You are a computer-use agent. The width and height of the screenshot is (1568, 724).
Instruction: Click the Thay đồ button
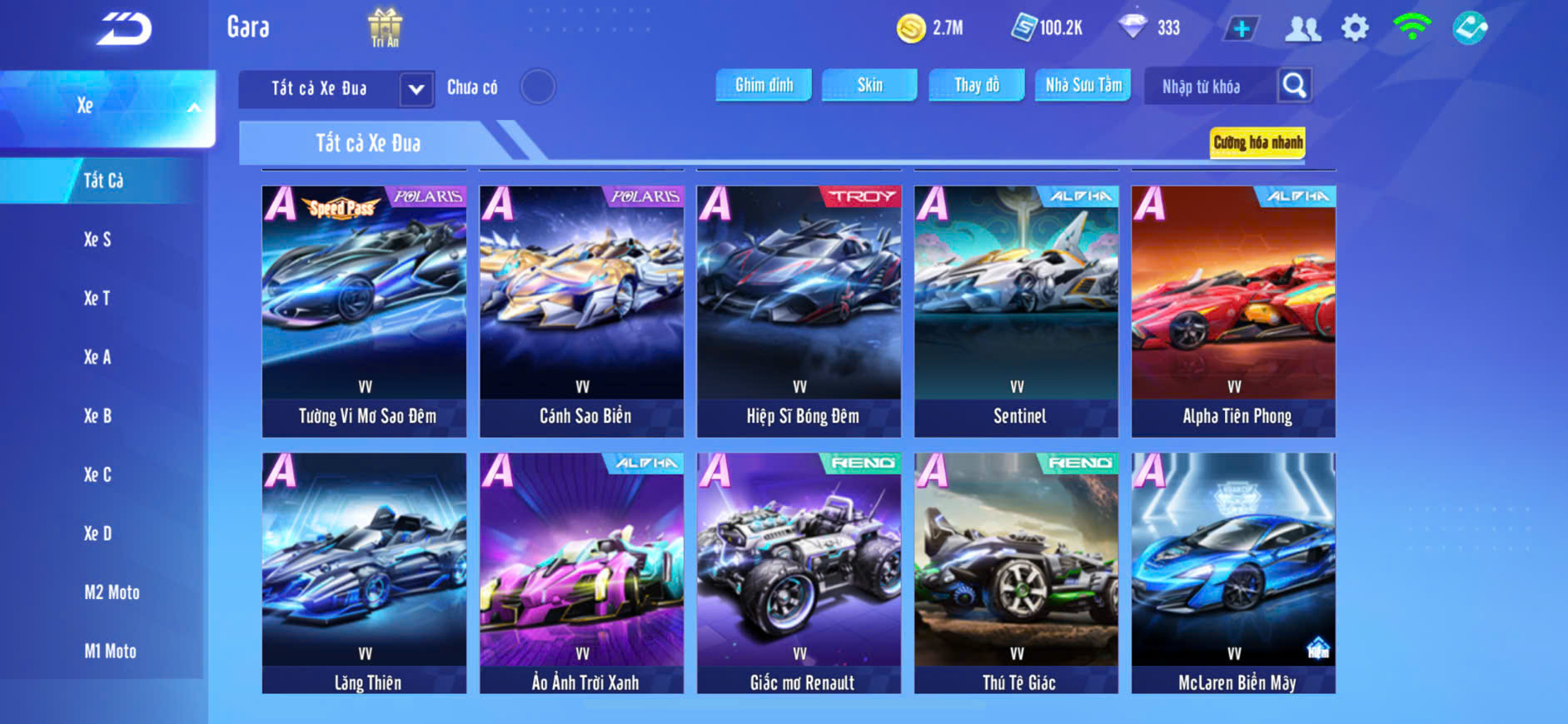coord(977,85)
